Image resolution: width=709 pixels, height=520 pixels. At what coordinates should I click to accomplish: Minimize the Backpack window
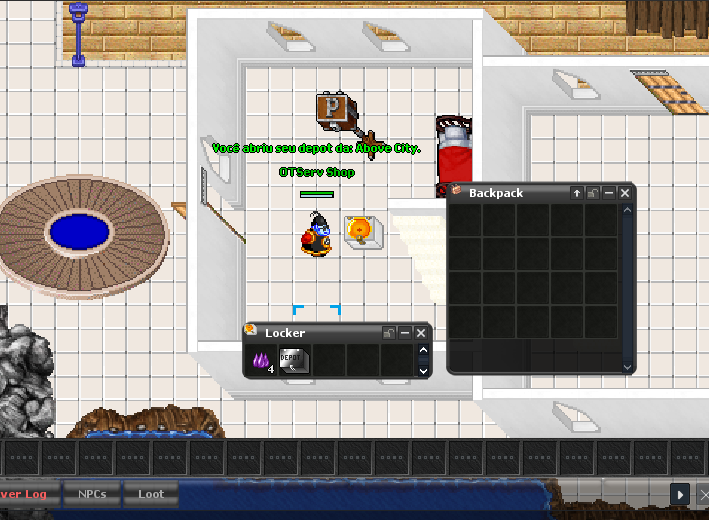click(x=609, y=193)
